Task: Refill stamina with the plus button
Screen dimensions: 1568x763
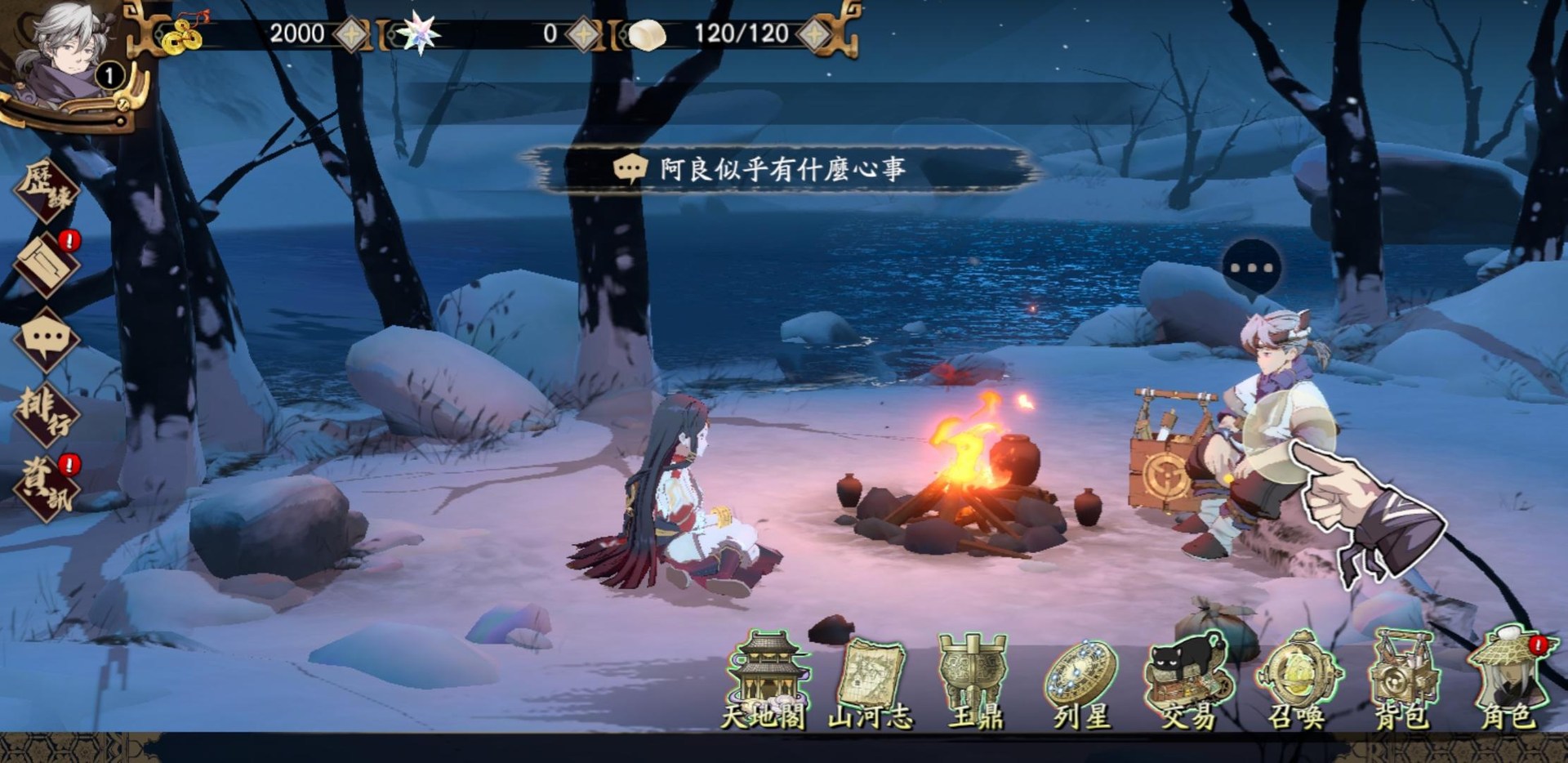Action: [816, 34]
